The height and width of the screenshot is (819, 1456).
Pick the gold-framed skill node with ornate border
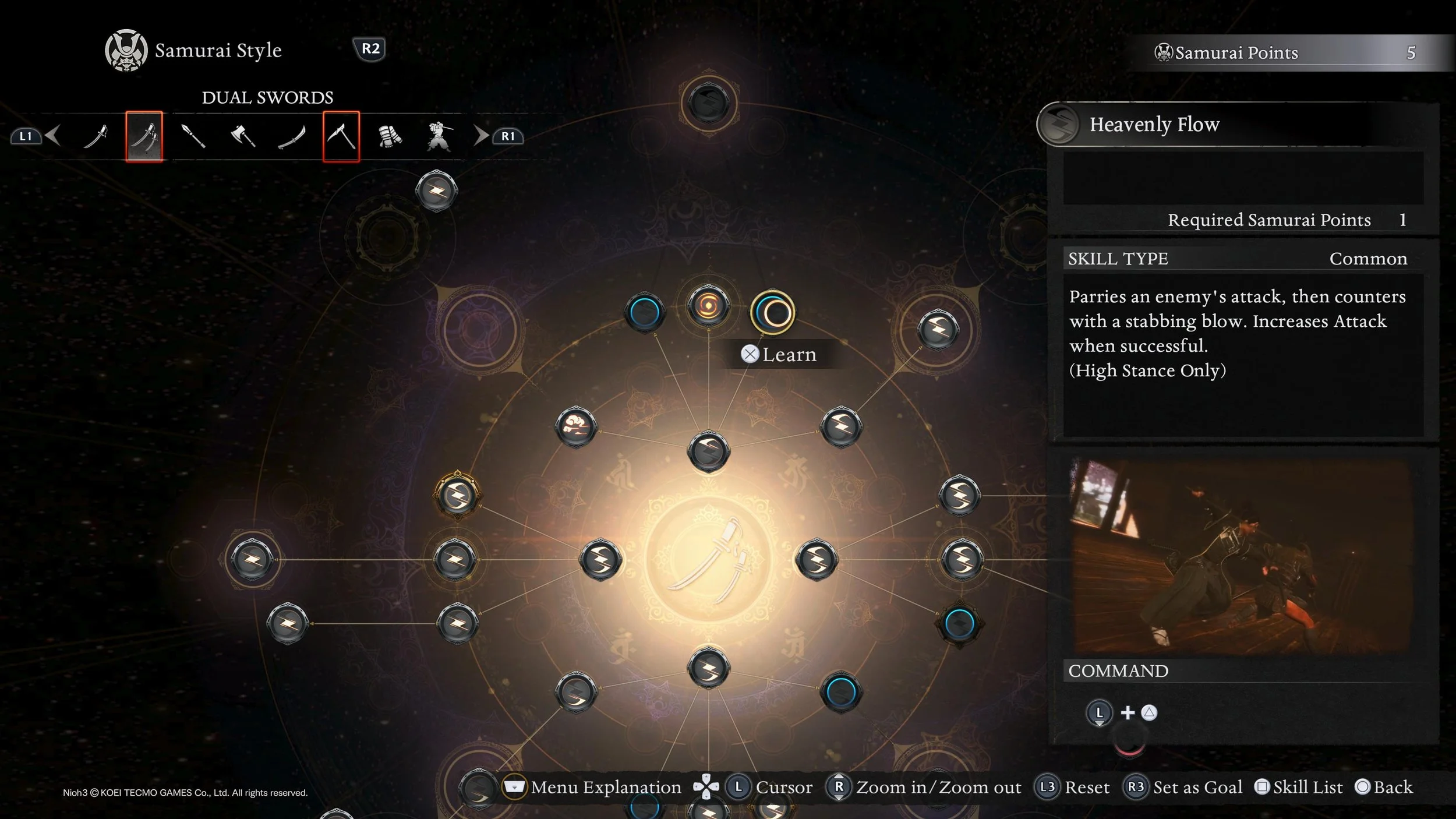pos(457,495)
